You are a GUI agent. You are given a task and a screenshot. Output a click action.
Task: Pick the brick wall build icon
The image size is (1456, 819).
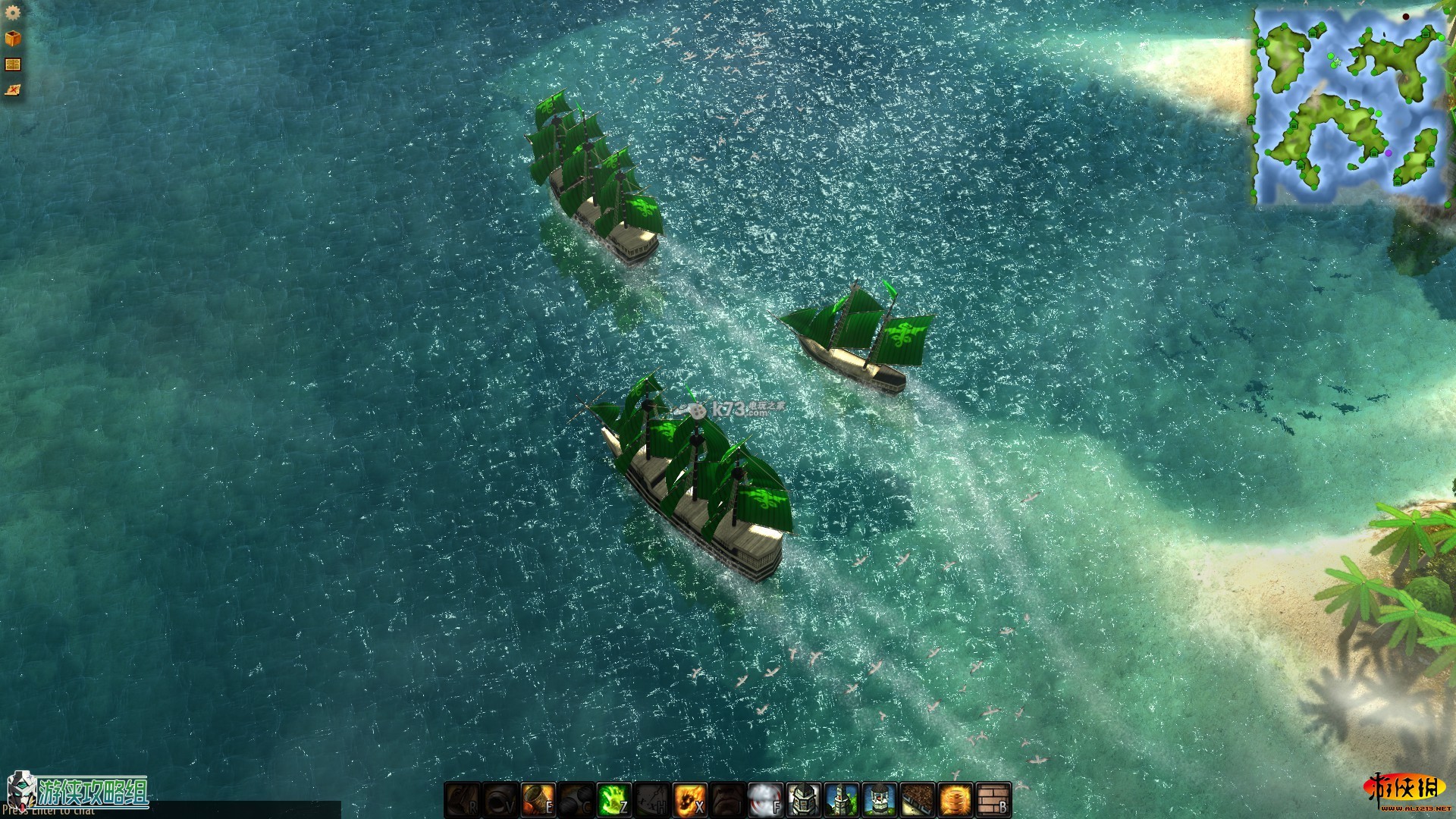[x=993, y=799]
